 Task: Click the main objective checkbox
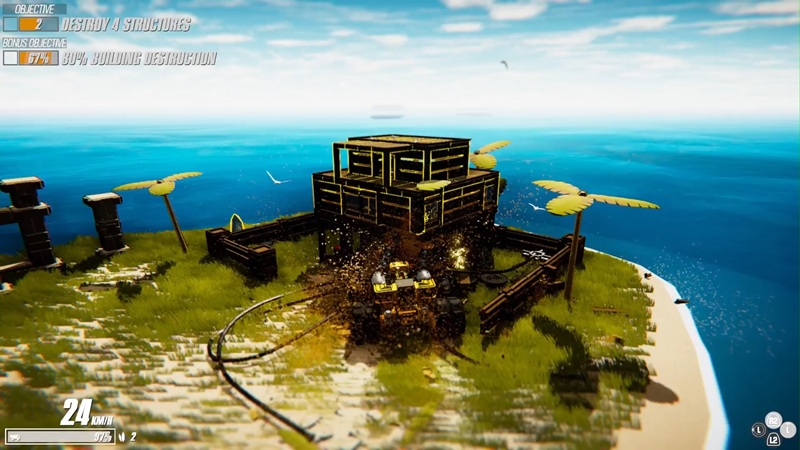click(11, 24)
